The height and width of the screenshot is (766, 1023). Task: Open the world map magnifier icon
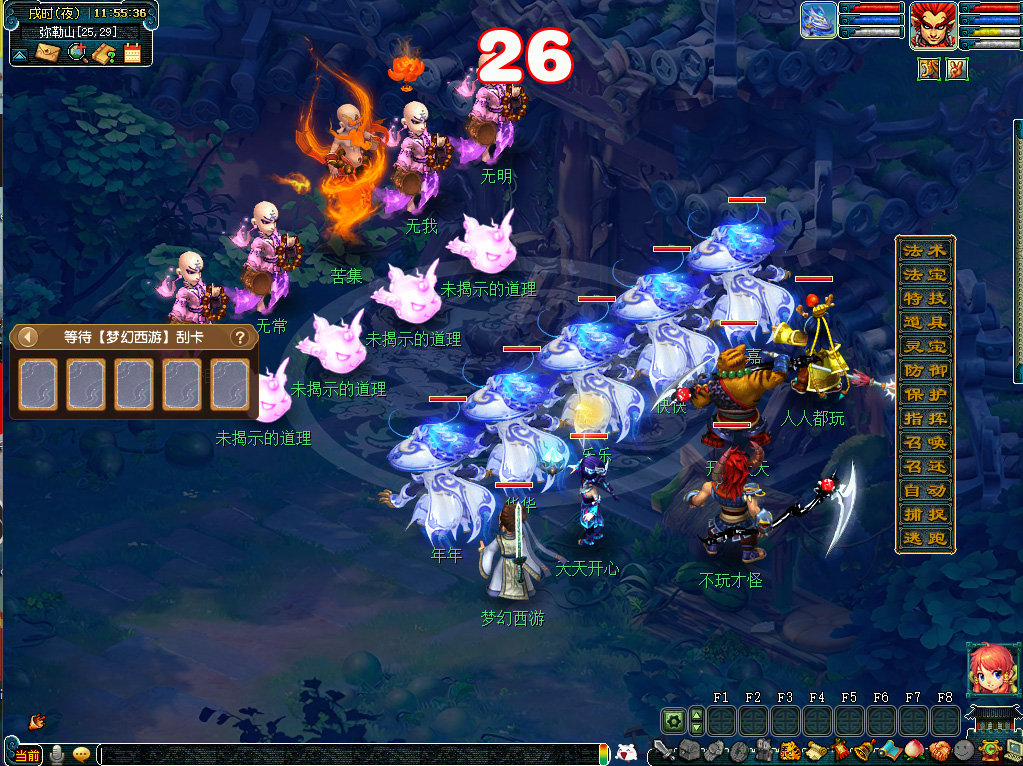76,53
